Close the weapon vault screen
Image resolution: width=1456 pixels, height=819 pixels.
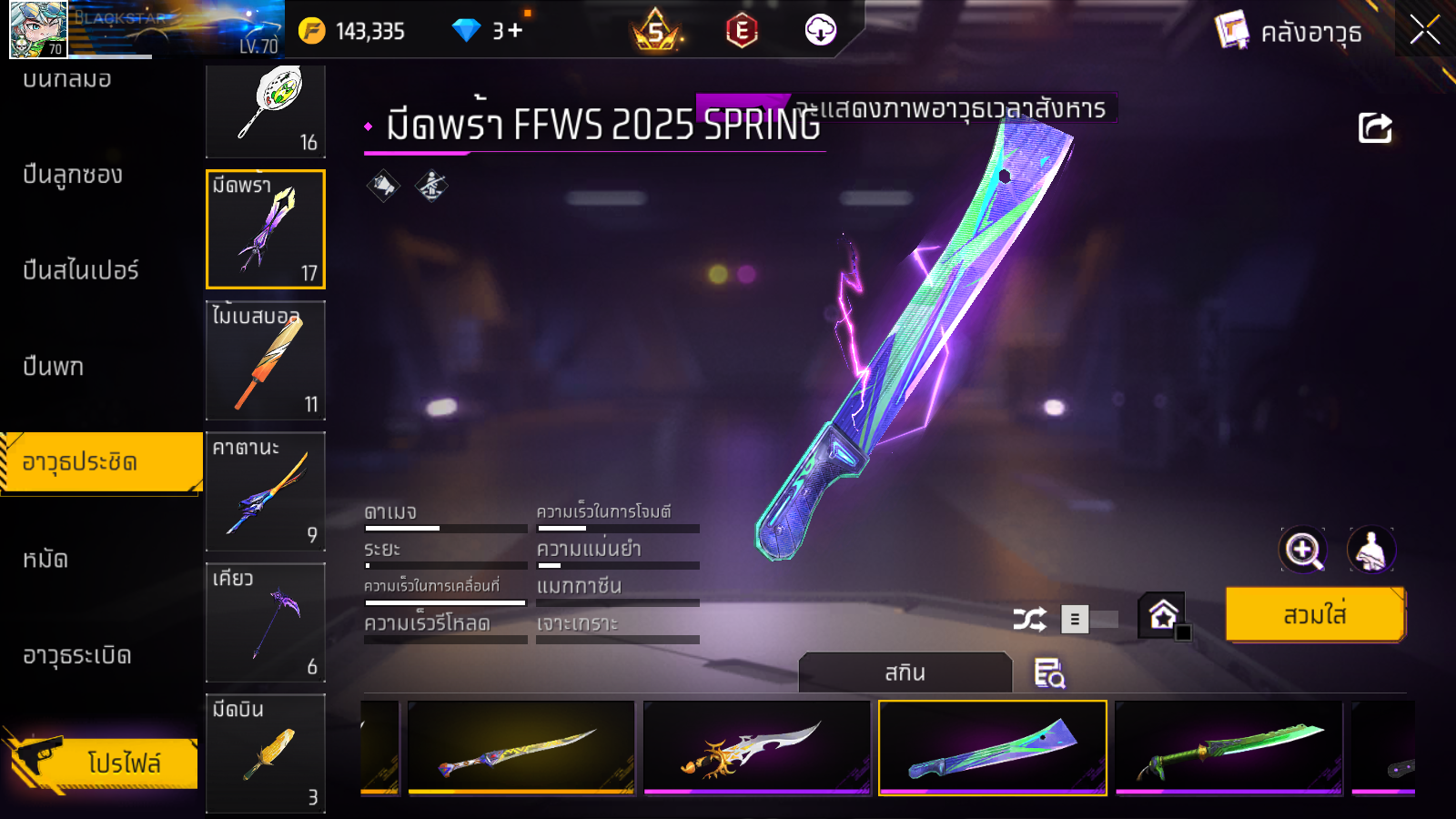point(1424,30)
